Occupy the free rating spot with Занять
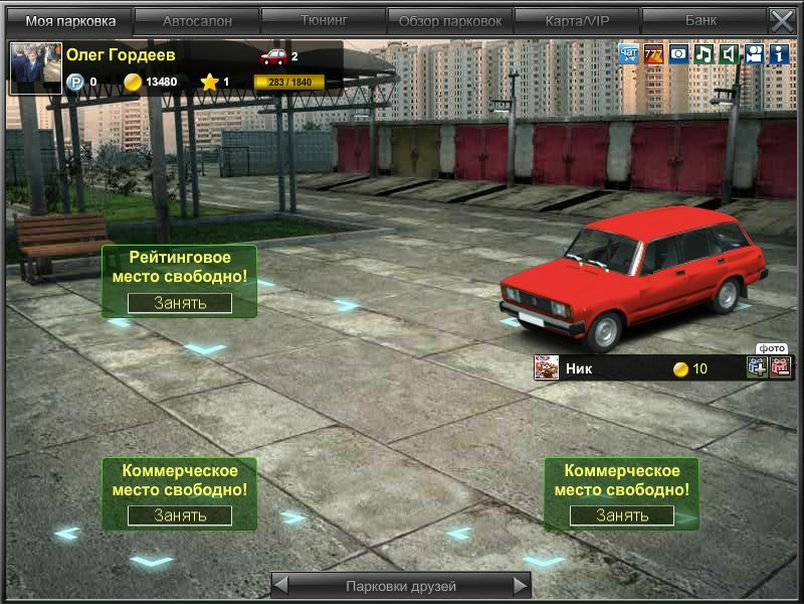The height and width of the screenshot is (604, 804). 180,303
